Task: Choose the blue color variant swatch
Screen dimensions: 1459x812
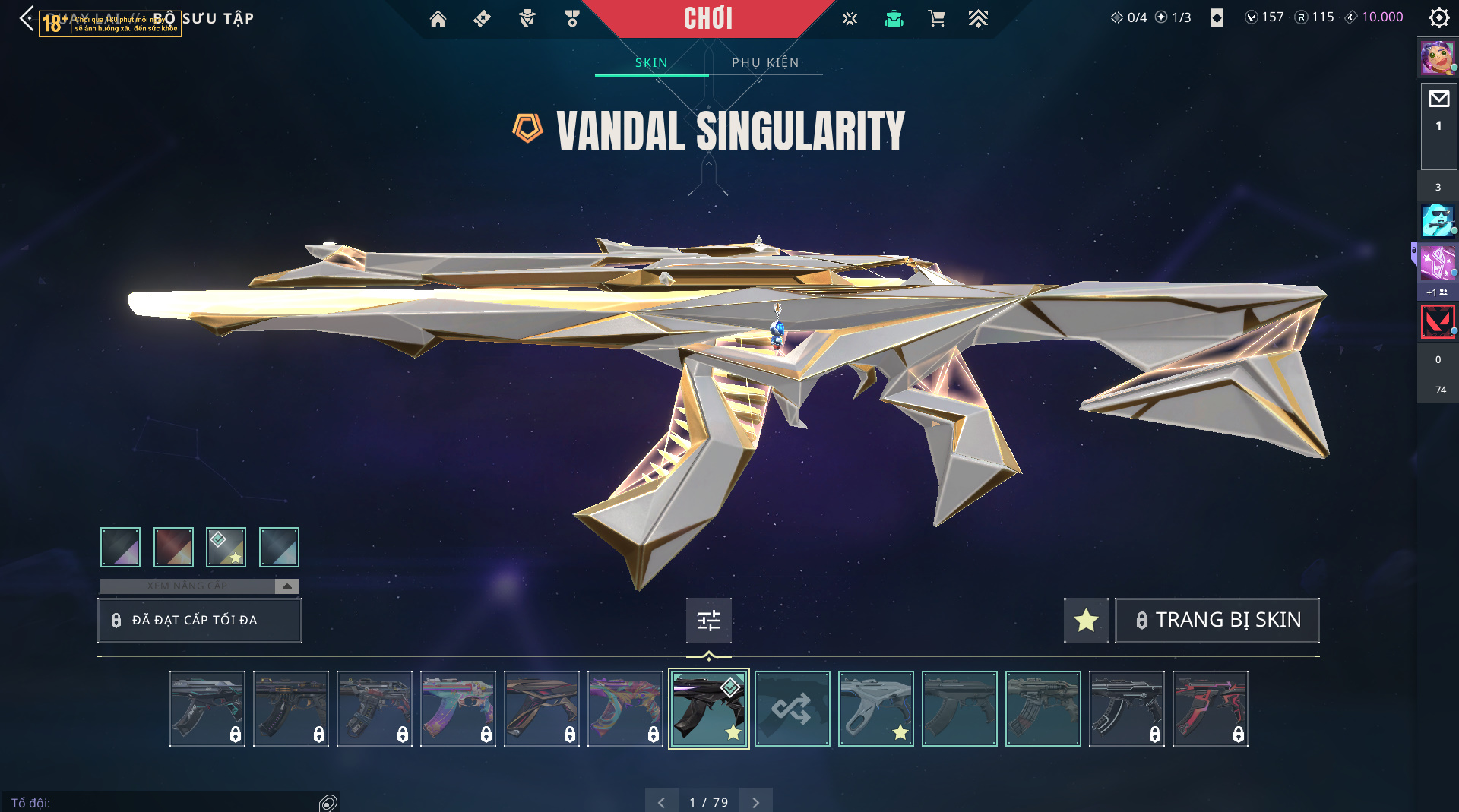Action: click(x=279, y=547)
